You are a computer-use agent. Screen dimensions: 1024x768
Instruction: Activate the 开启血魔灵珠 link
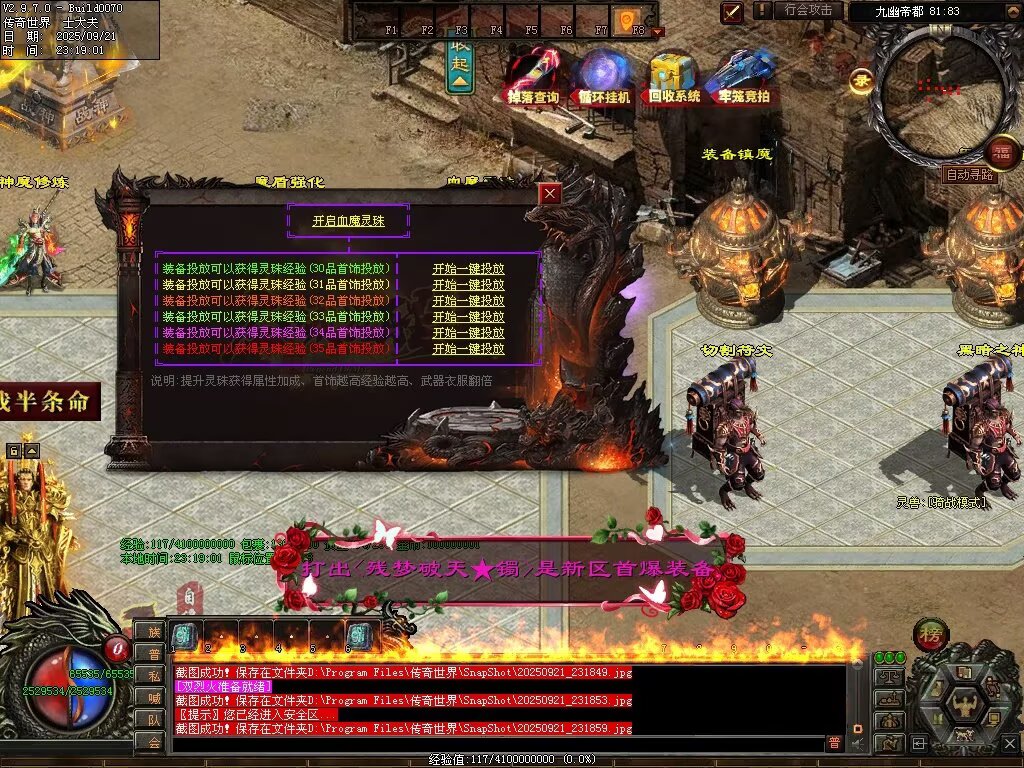point(348,221)
